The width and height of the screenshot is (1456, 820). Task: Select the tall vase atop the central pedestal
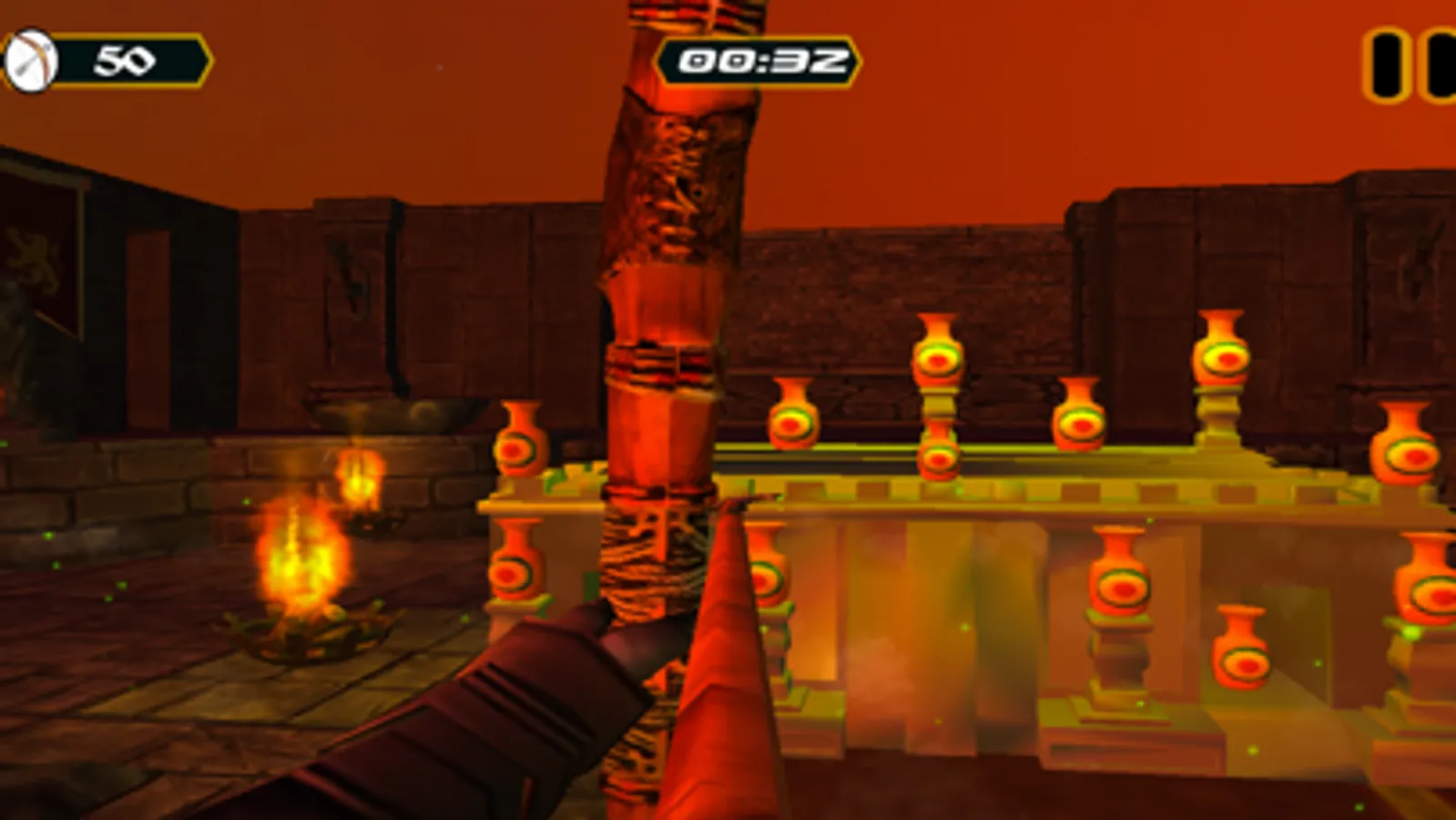point(938,360)
